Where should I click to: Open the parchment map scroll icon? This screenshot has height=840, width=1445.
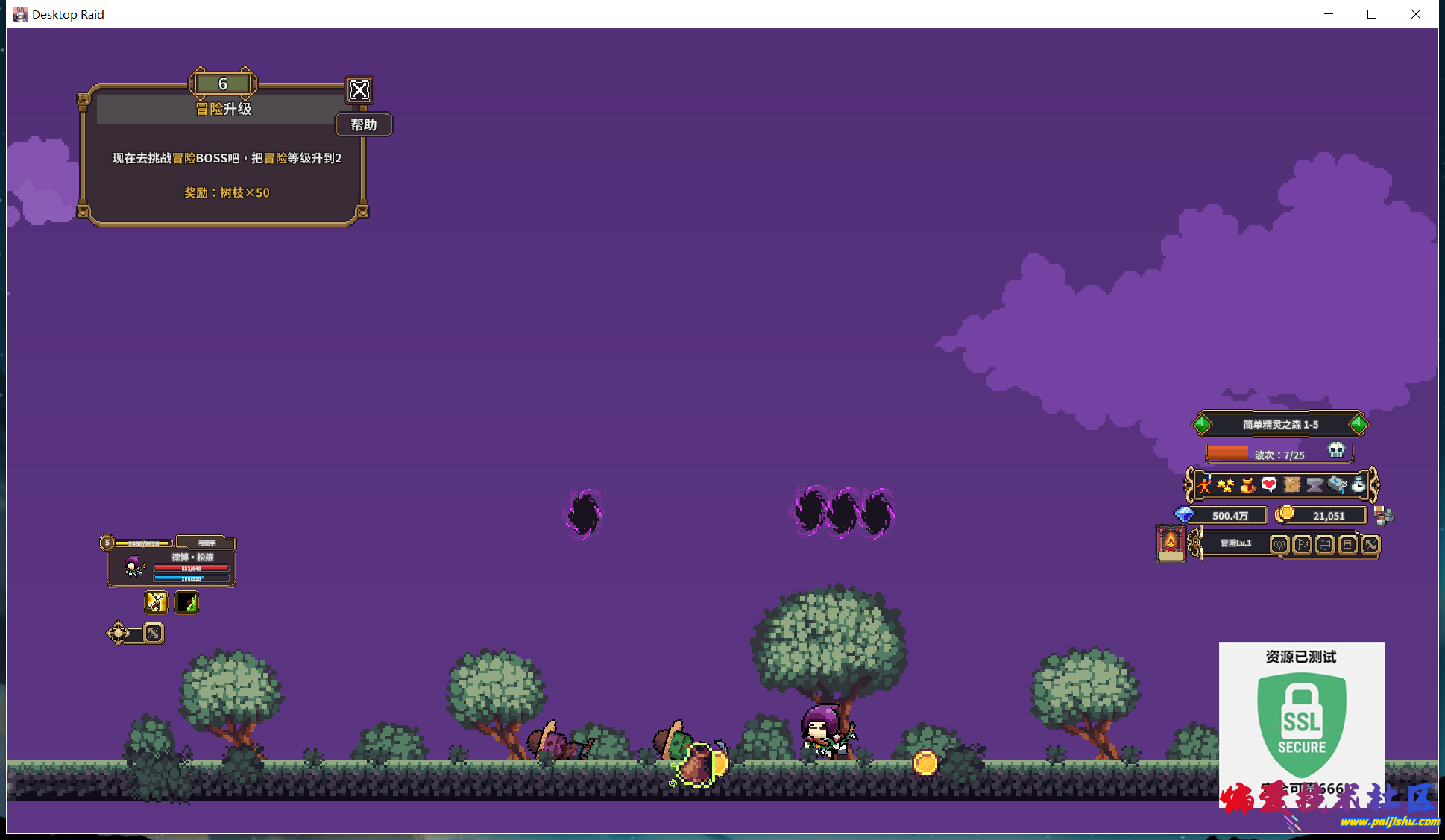click(1292, 485)
